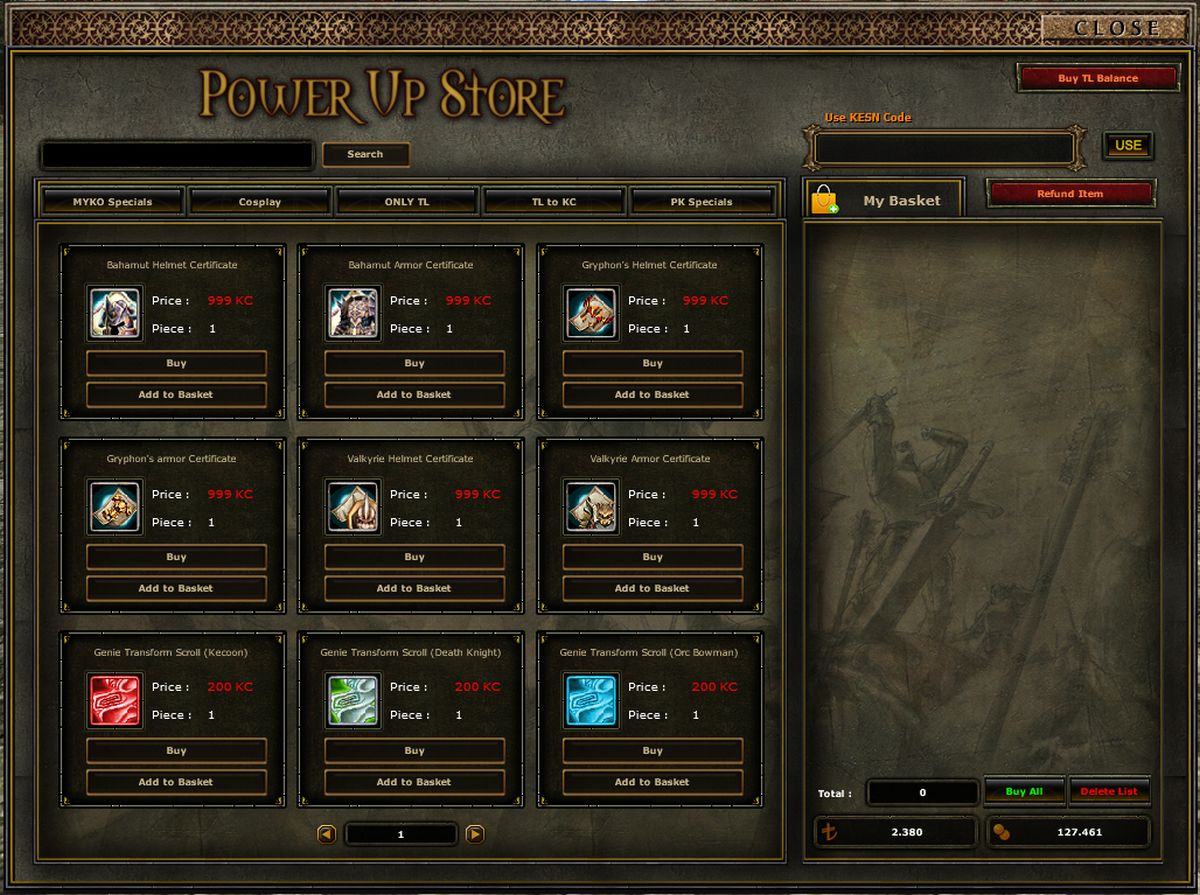Add Gryphon's Helmet Certificate to basket
Viewport: 1200px width, 895px height.
[652, 395]
